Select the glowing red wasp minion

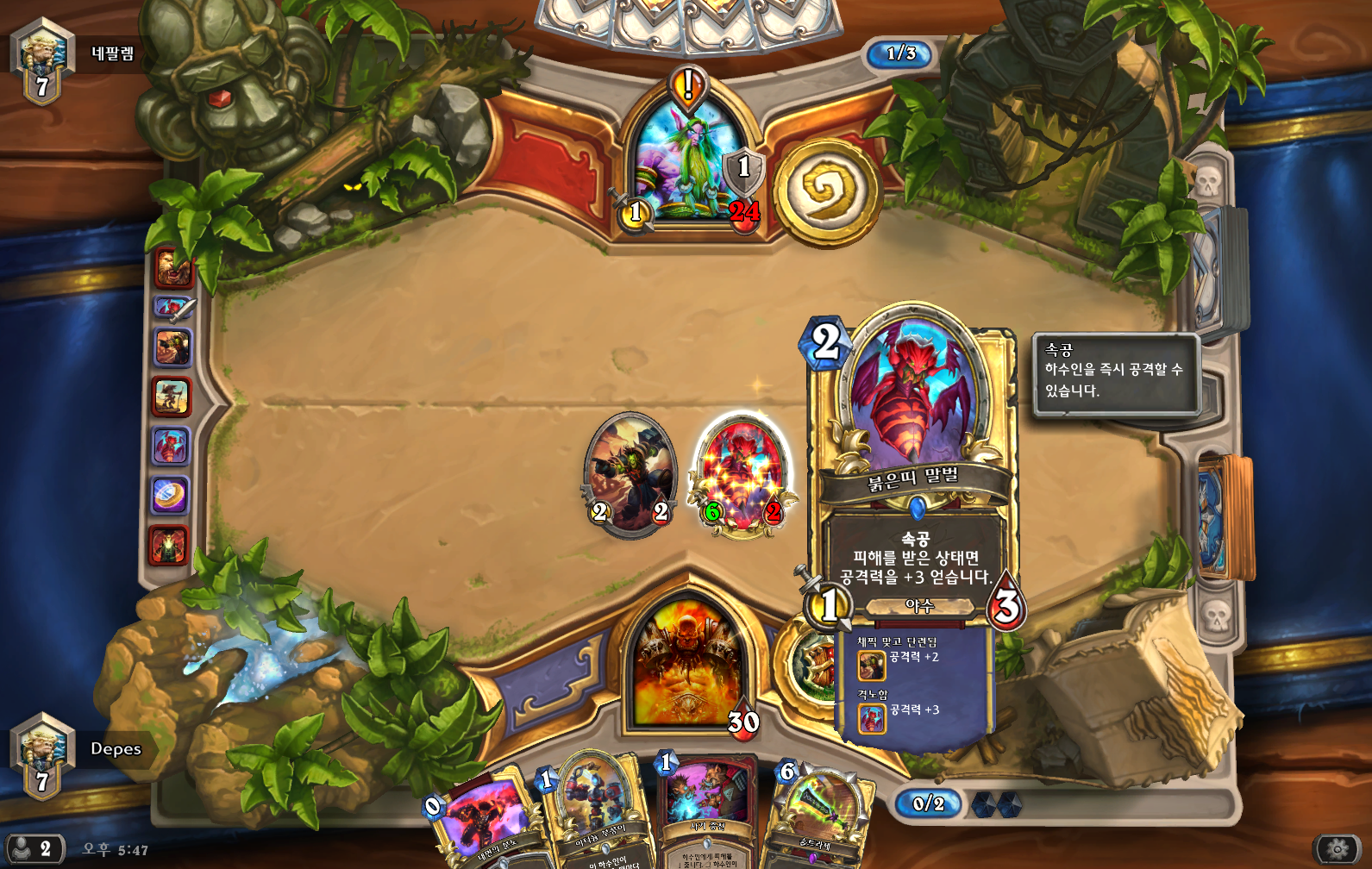click(742, 474)
